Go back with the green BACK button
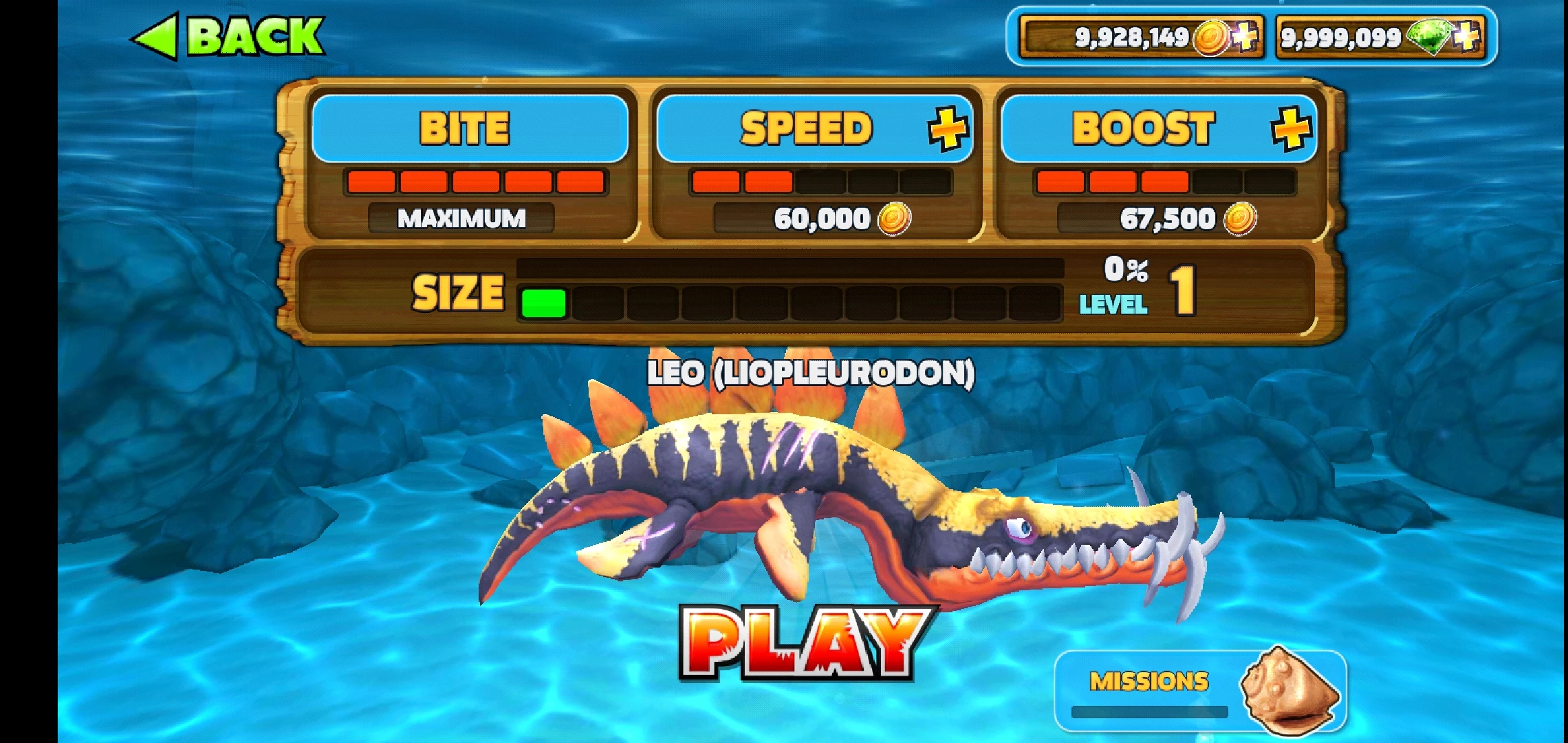The image size is (1568, 743). click(x=228, y=36)
